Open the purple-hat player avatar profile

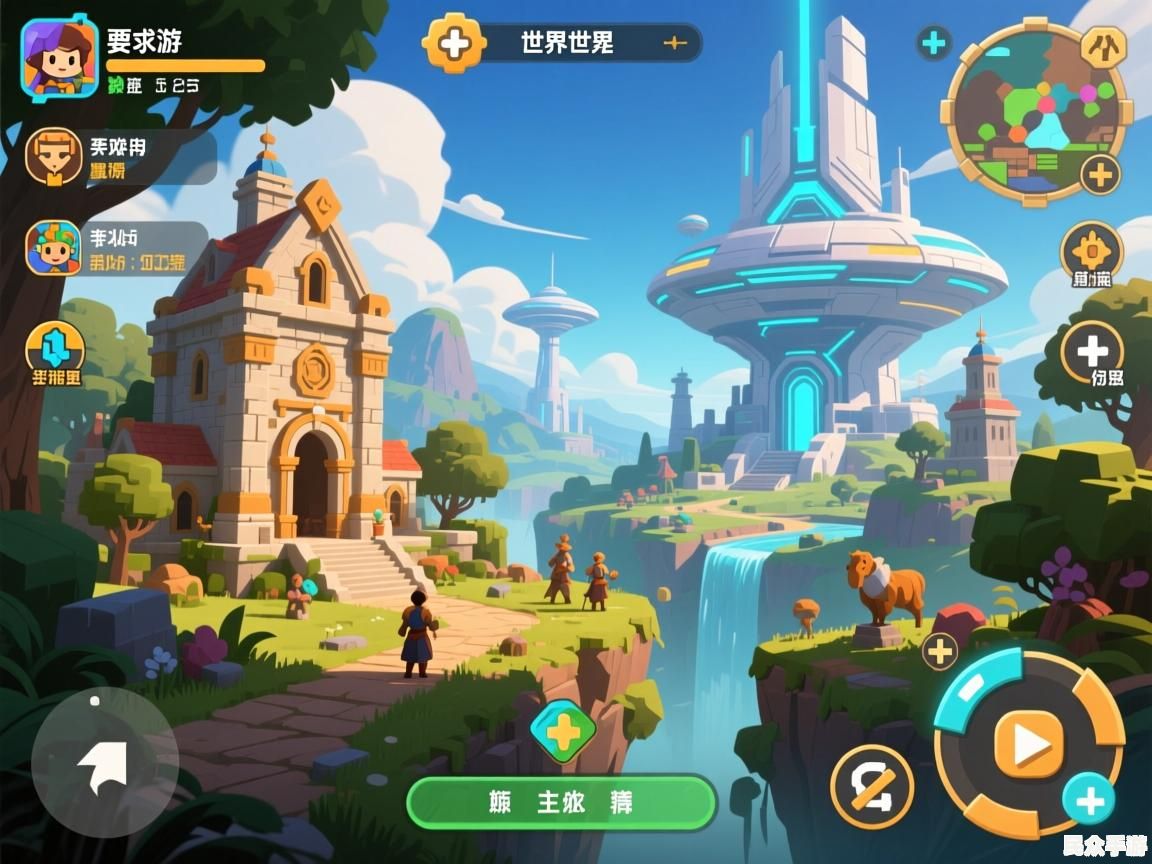click(59, 59)
